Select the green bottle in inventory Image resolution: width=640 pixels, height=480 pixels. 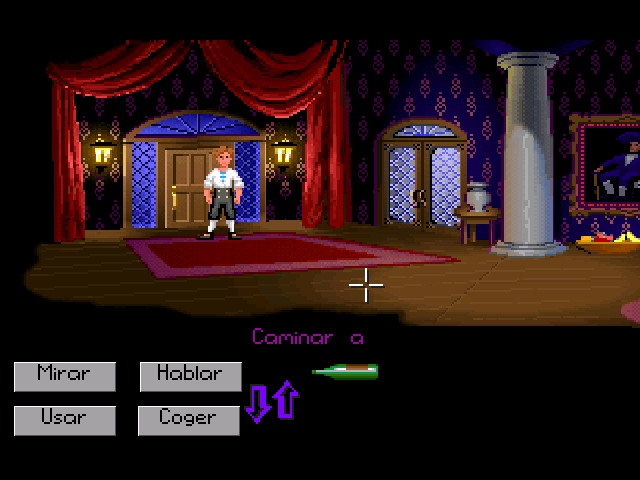point(345,372)
